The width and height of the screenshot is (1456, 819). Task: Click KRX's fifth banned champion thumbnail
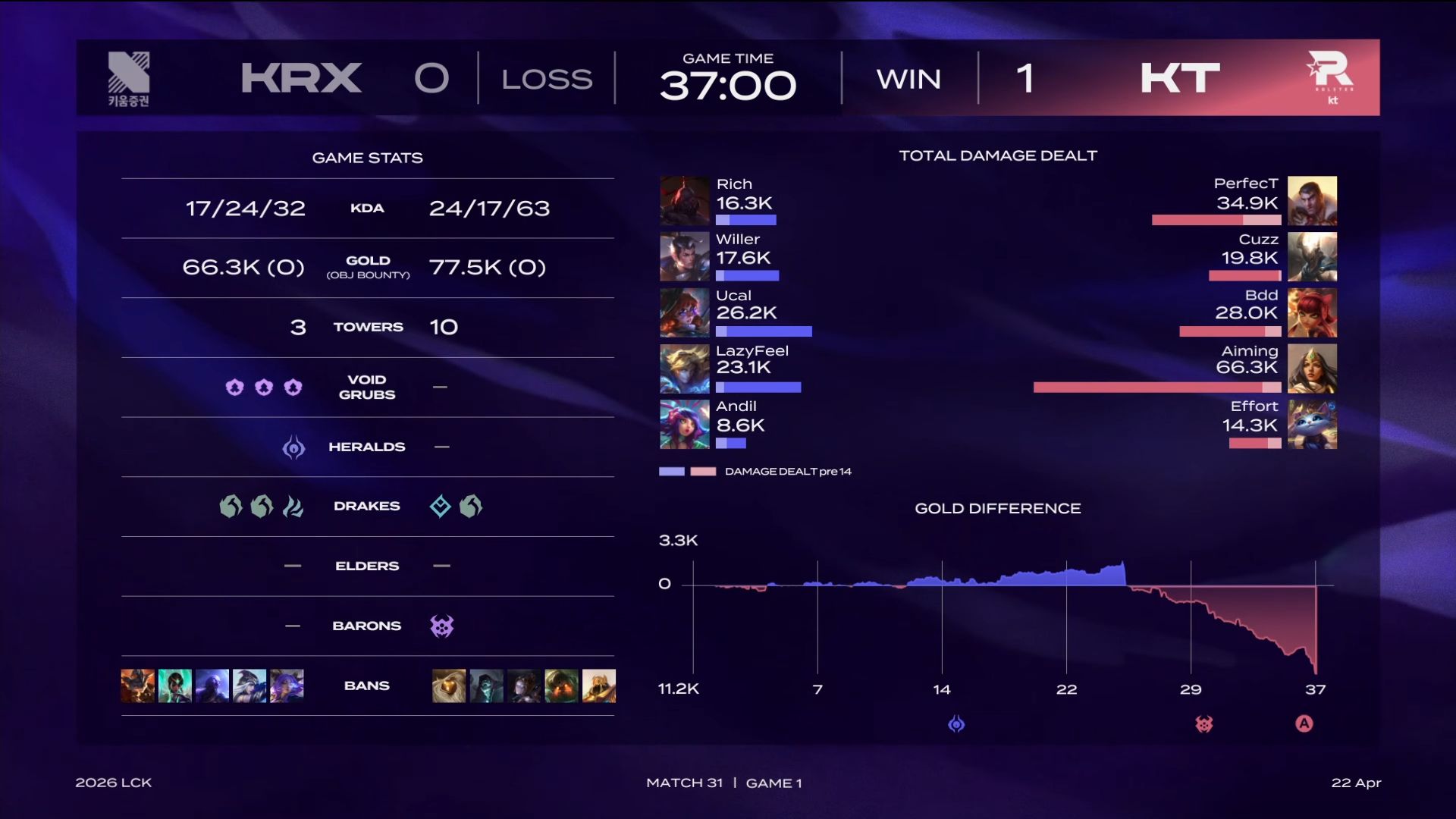(x=284, y=686)
